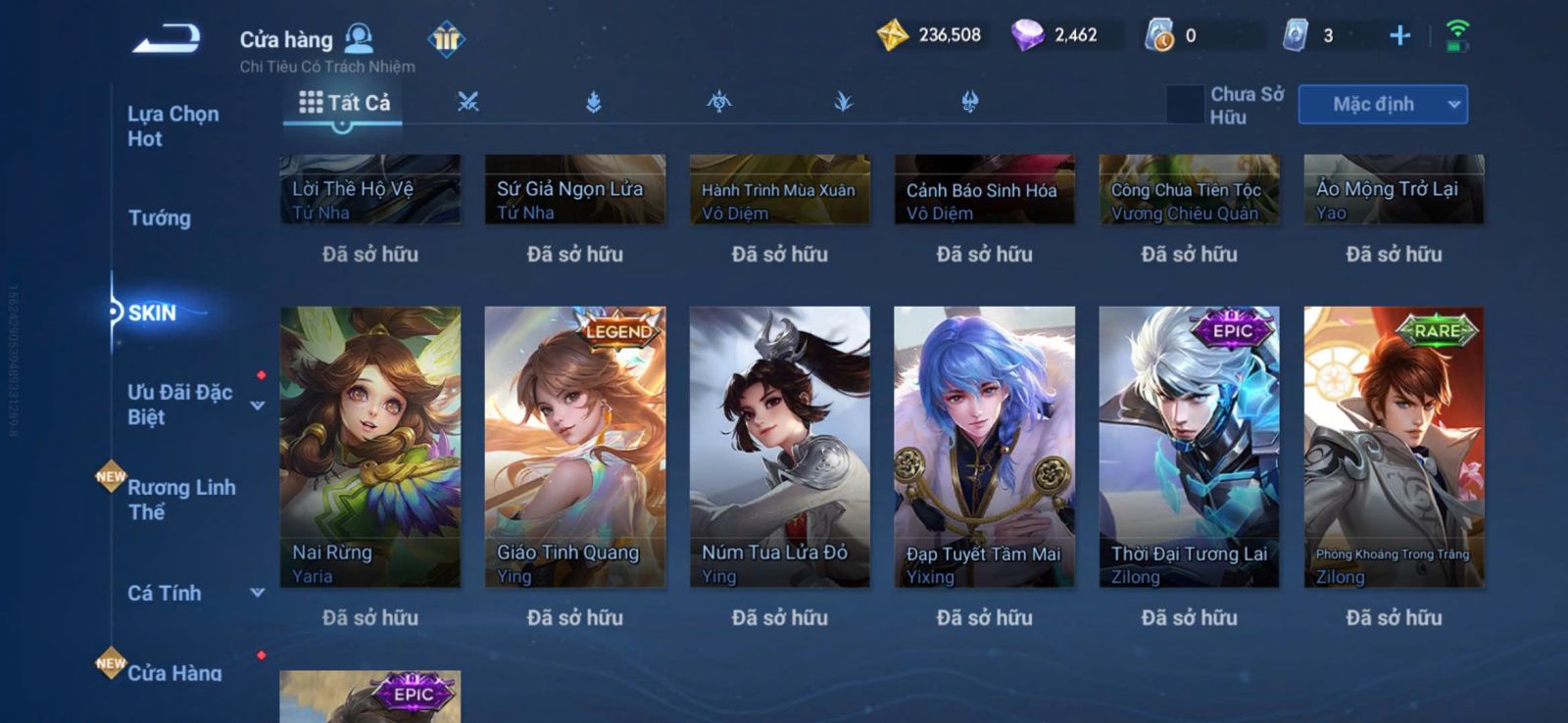Open the Rương Linh Thể section
The image size is (1568, 723).
181,499
